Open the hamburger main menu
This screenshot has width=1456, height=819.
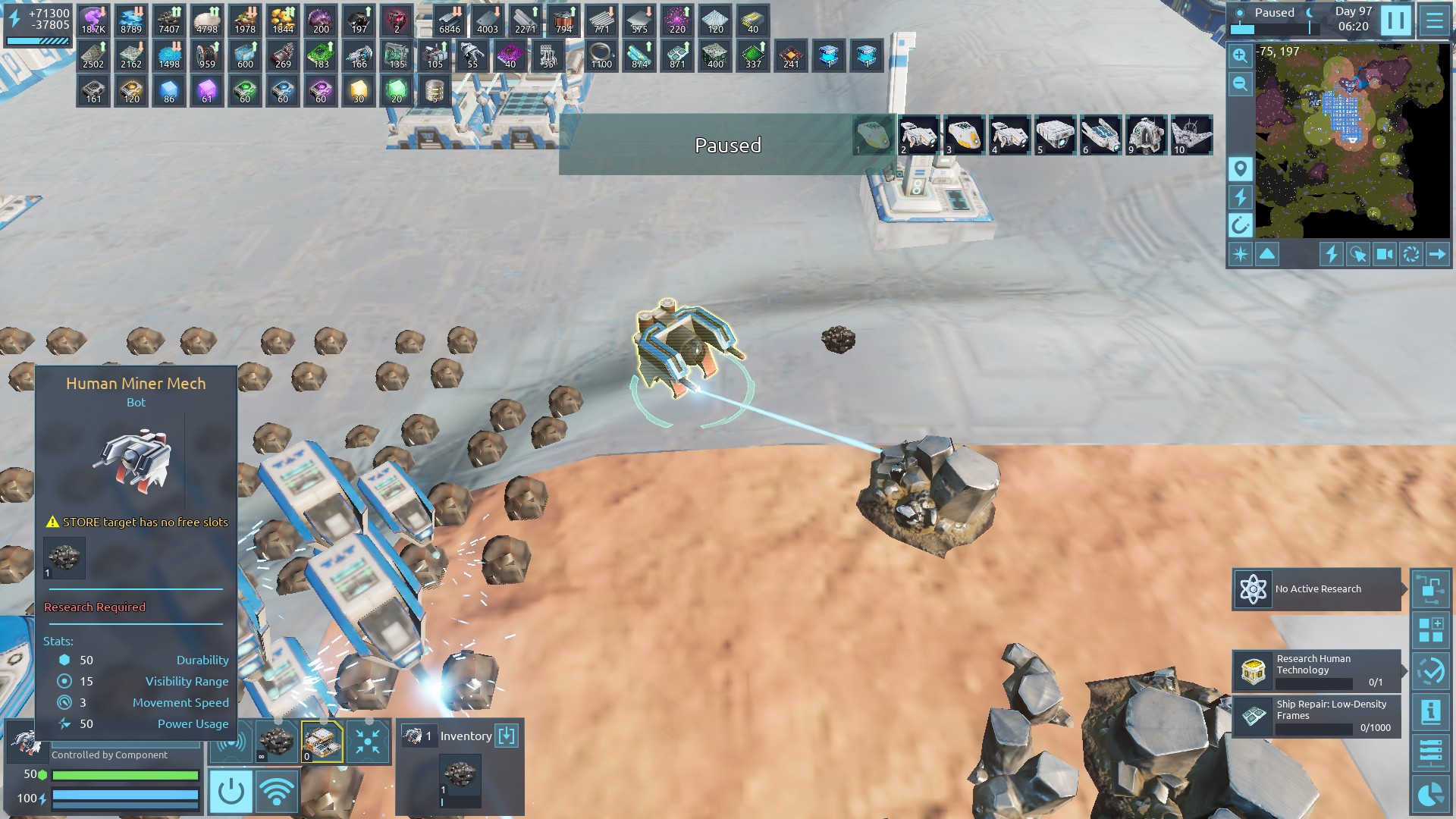[1434, 20]
